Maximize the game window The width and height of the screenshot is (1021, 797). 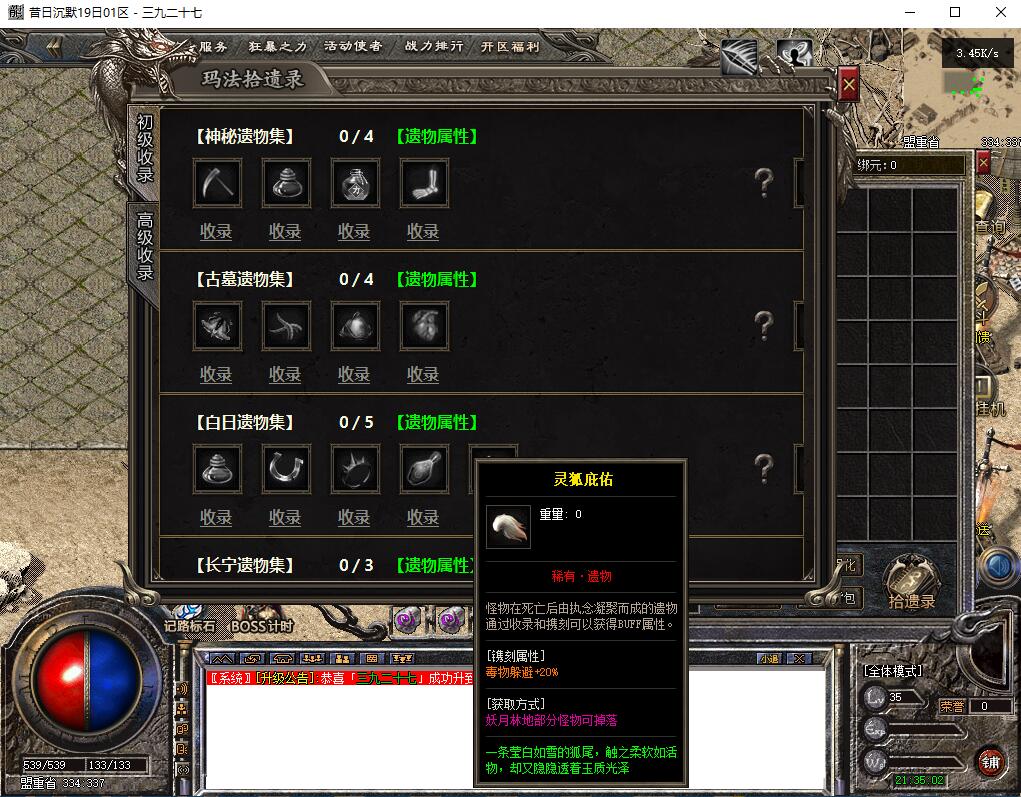tap(954, 12)
